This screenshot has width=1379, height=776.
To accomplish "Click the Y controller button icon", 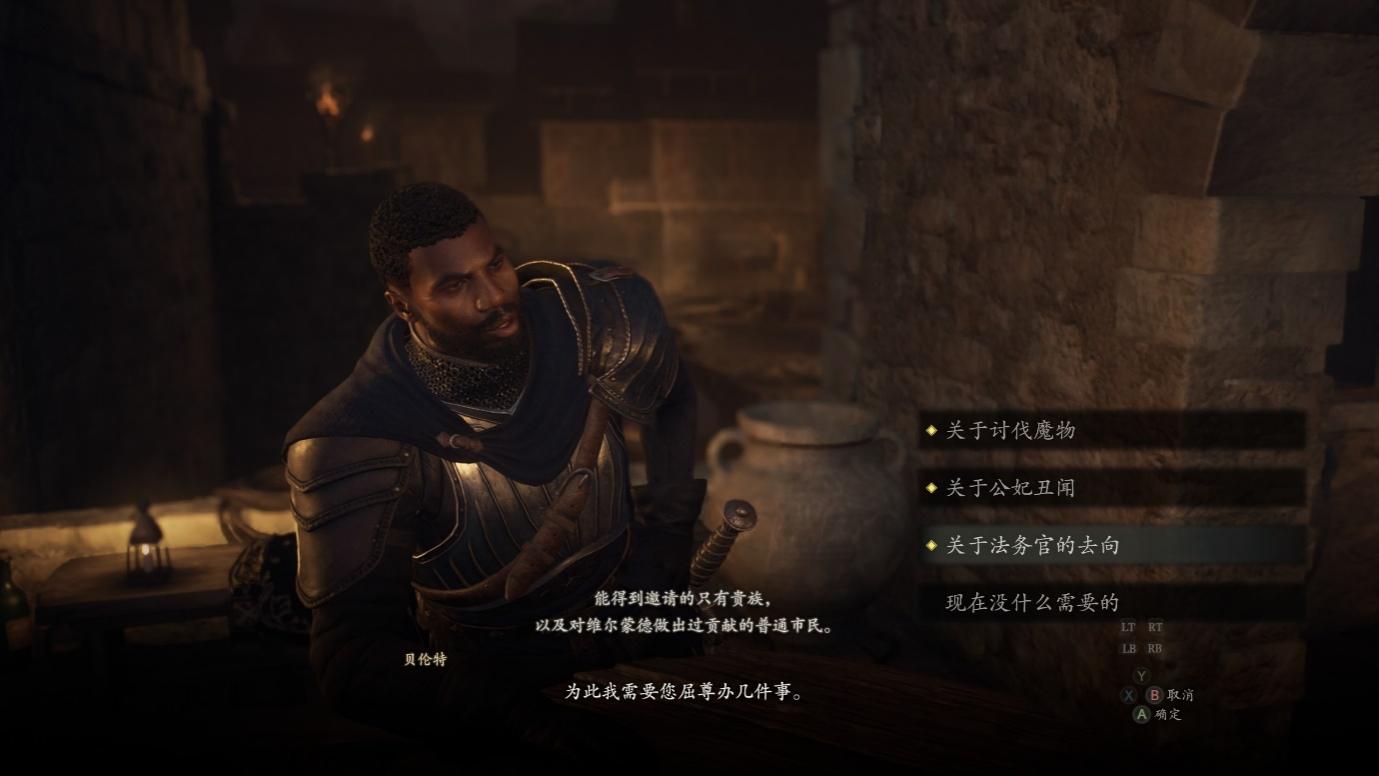I will (x=1141, y=676).
